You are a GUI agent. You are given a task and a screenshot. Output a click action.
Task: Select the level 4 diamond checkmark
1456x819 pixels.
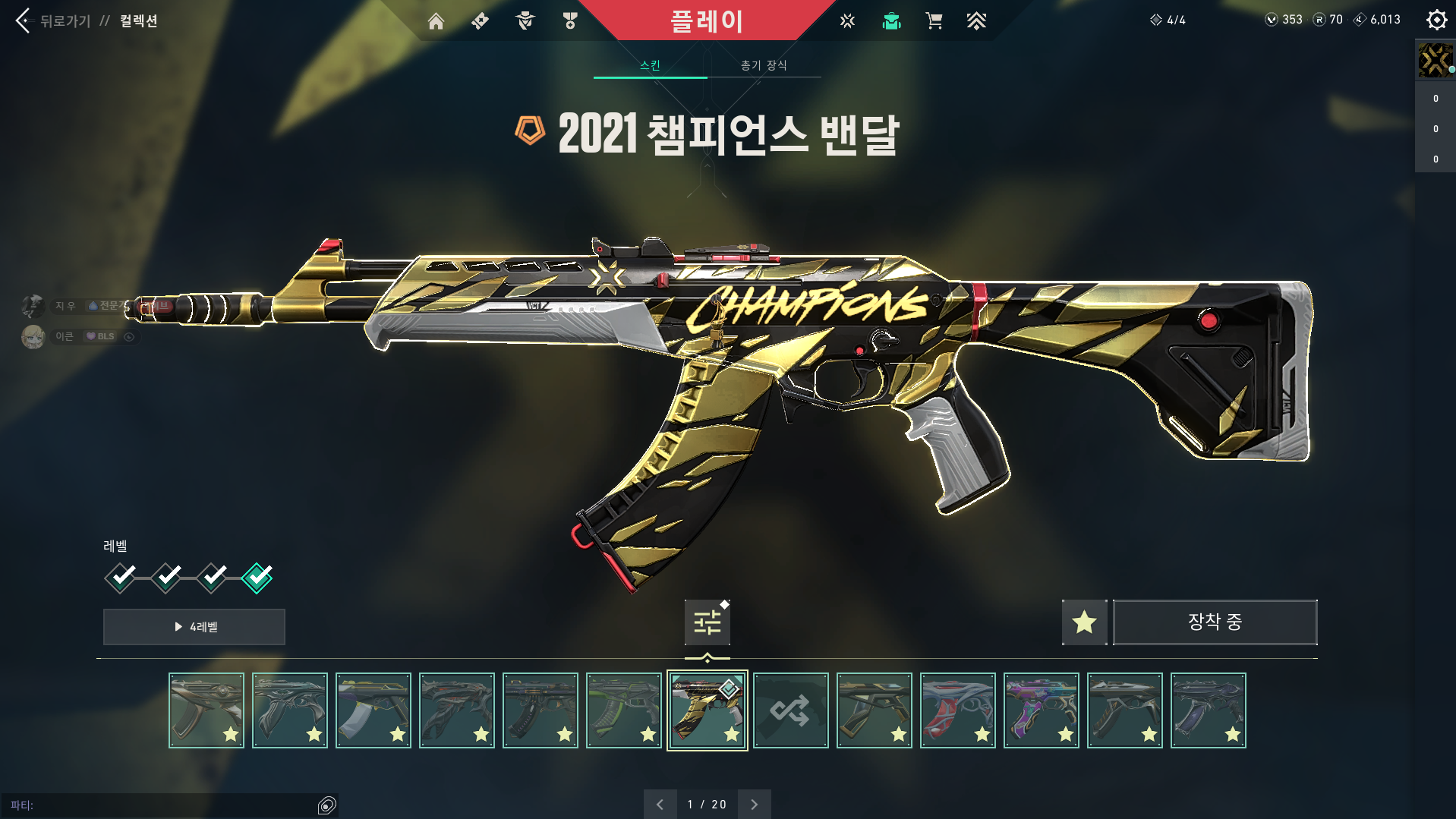(x=257, y=577)
